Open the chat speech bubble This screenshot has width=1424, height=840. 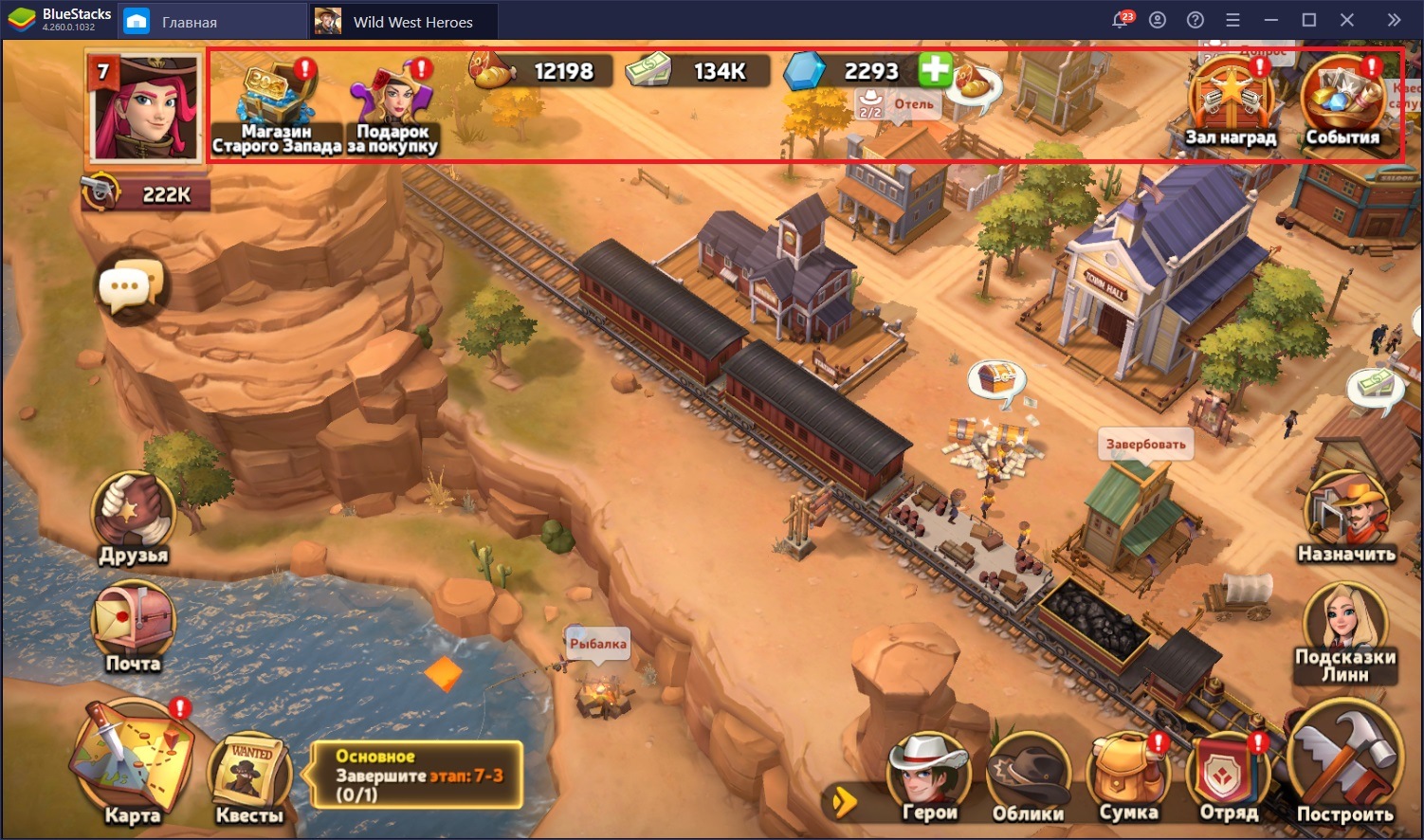tap(132, 285)
